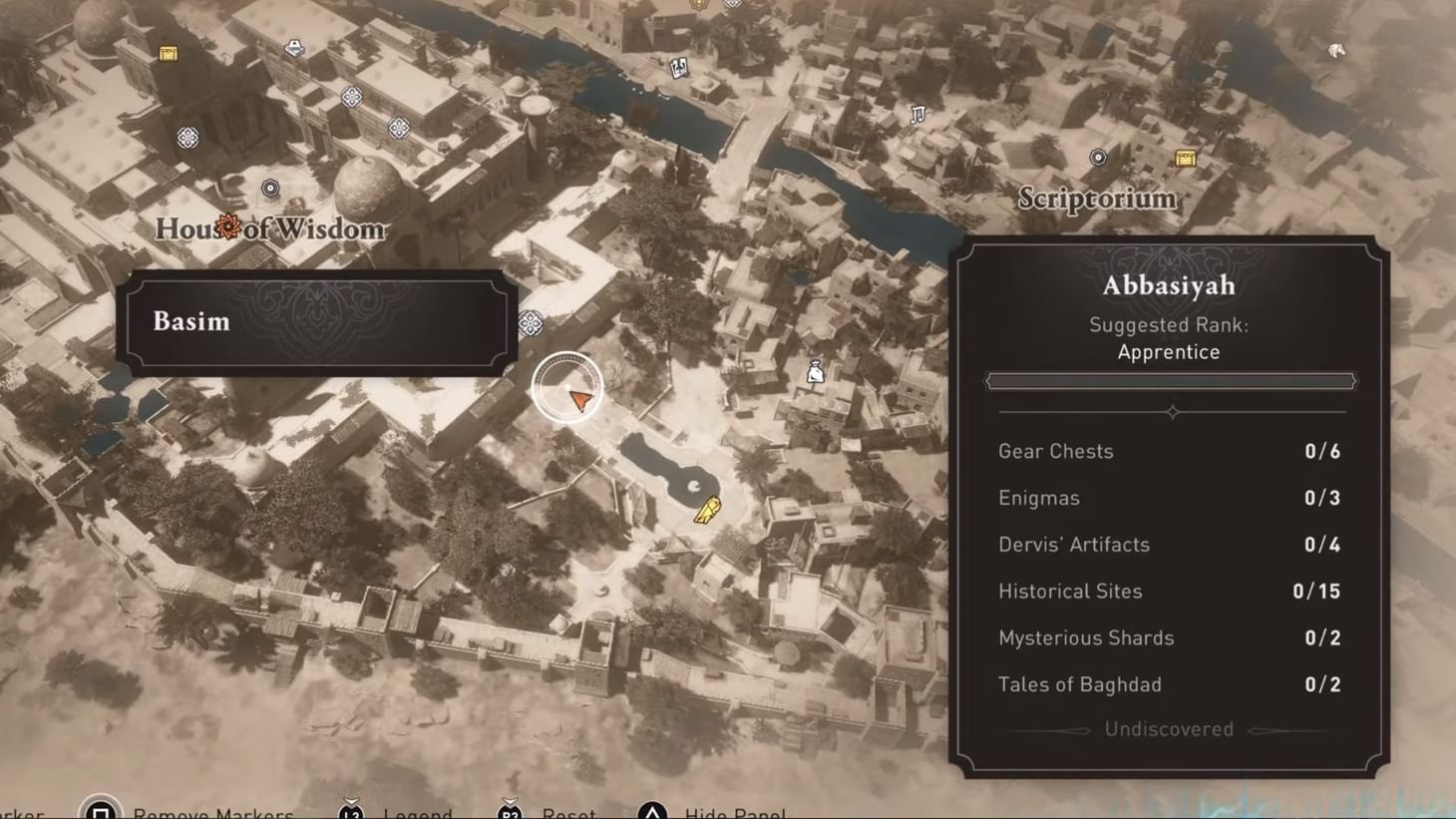
Task: Open the Legend
Action: coord(419,812)
